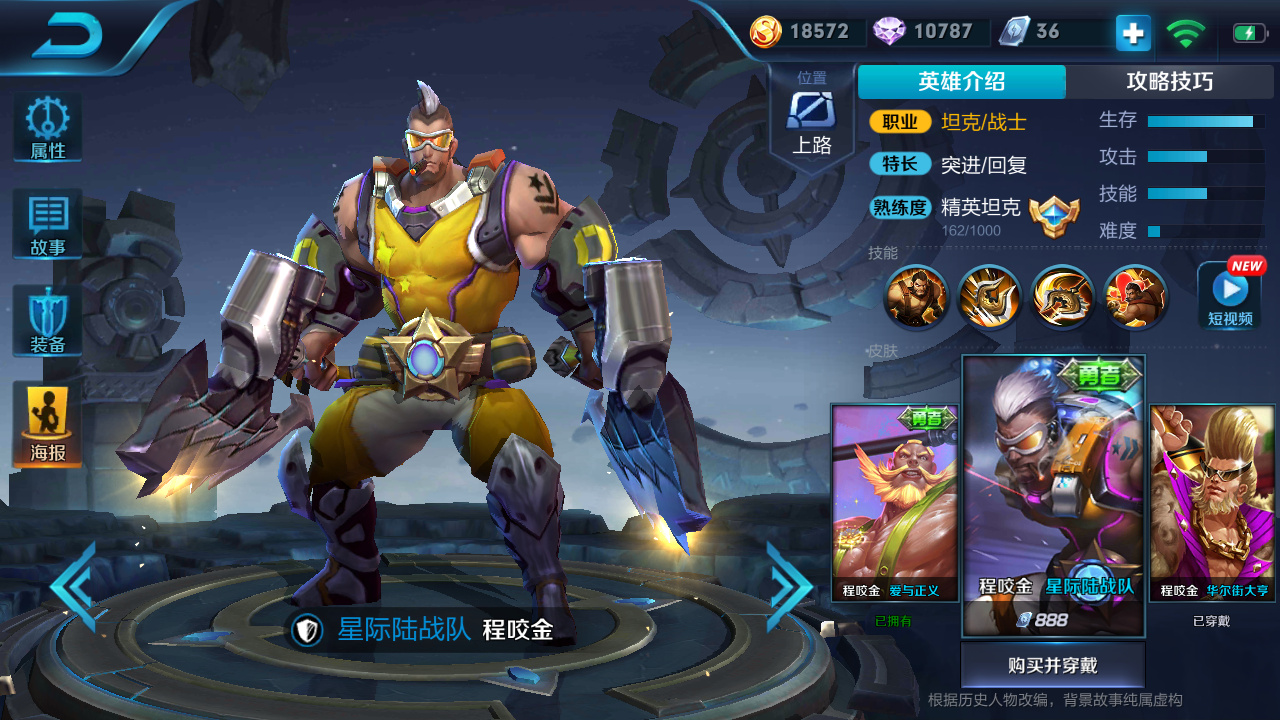This screenshot has height=720, width=1280.
Task: Select the 英雄介绍 tab
Action: click(x=961, y=82)
